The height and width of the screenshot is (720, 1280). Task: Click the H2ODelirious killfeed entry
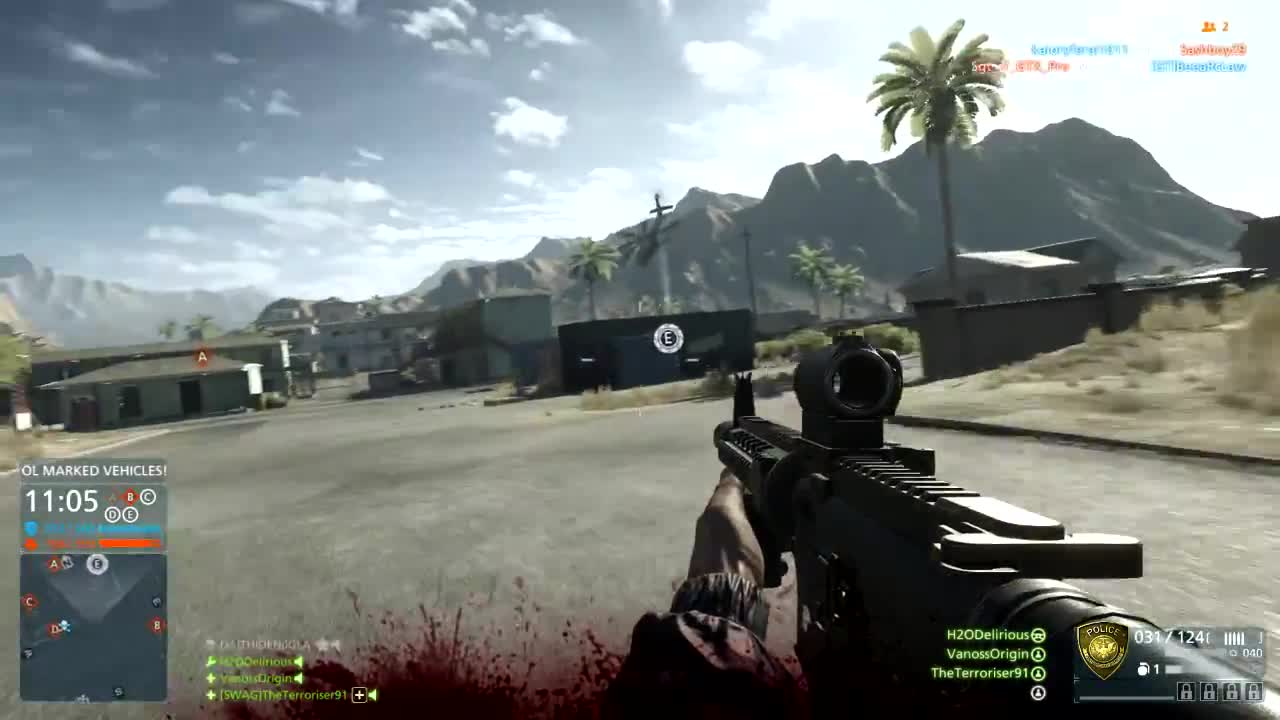pyautogui.click(x=255, y=662)
